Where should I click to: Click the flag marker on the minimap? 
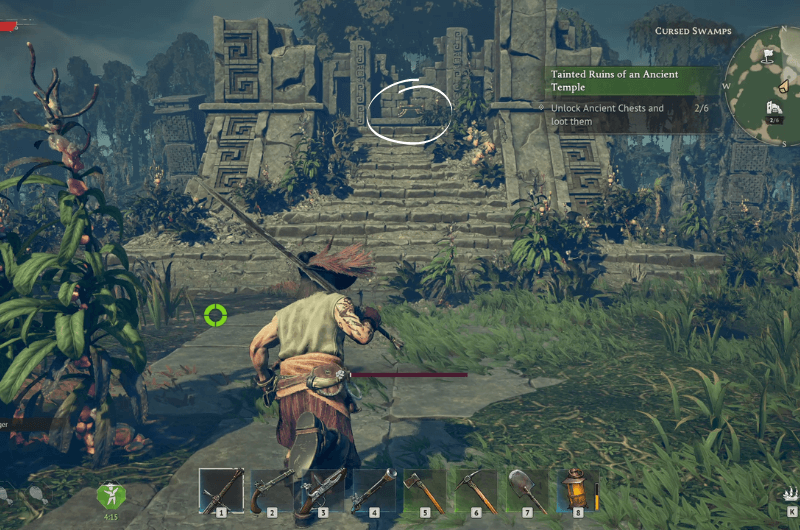click(x=766, y=57)
